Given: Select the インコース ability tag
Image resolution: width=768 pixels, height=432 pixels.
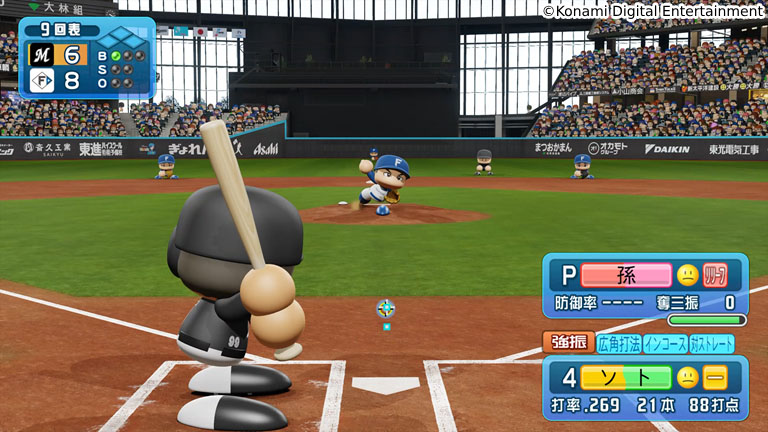Looking at the screenshot, I should click(665, 344).
